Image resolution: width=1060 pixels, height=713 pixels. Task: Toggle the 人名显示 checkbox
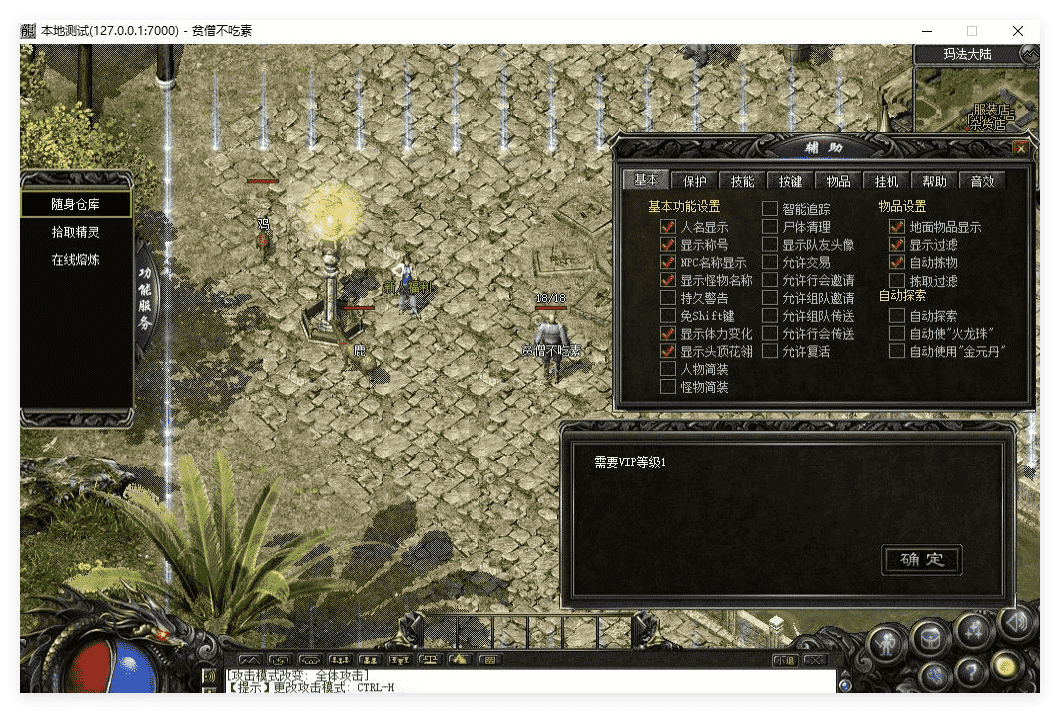tap(668, 227)
